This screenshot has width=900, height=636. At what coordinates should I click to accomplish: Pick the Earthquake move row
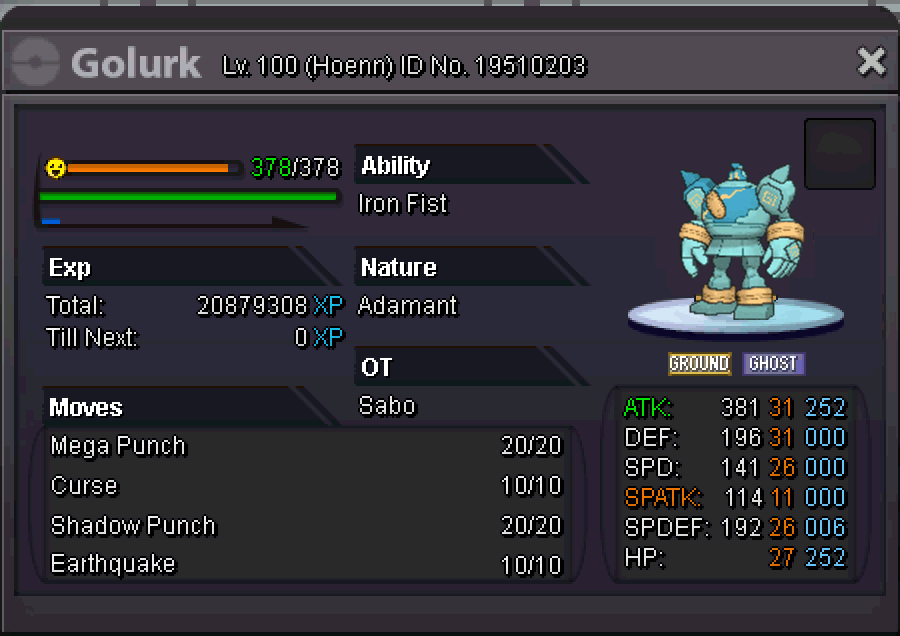tap(306, 564)
